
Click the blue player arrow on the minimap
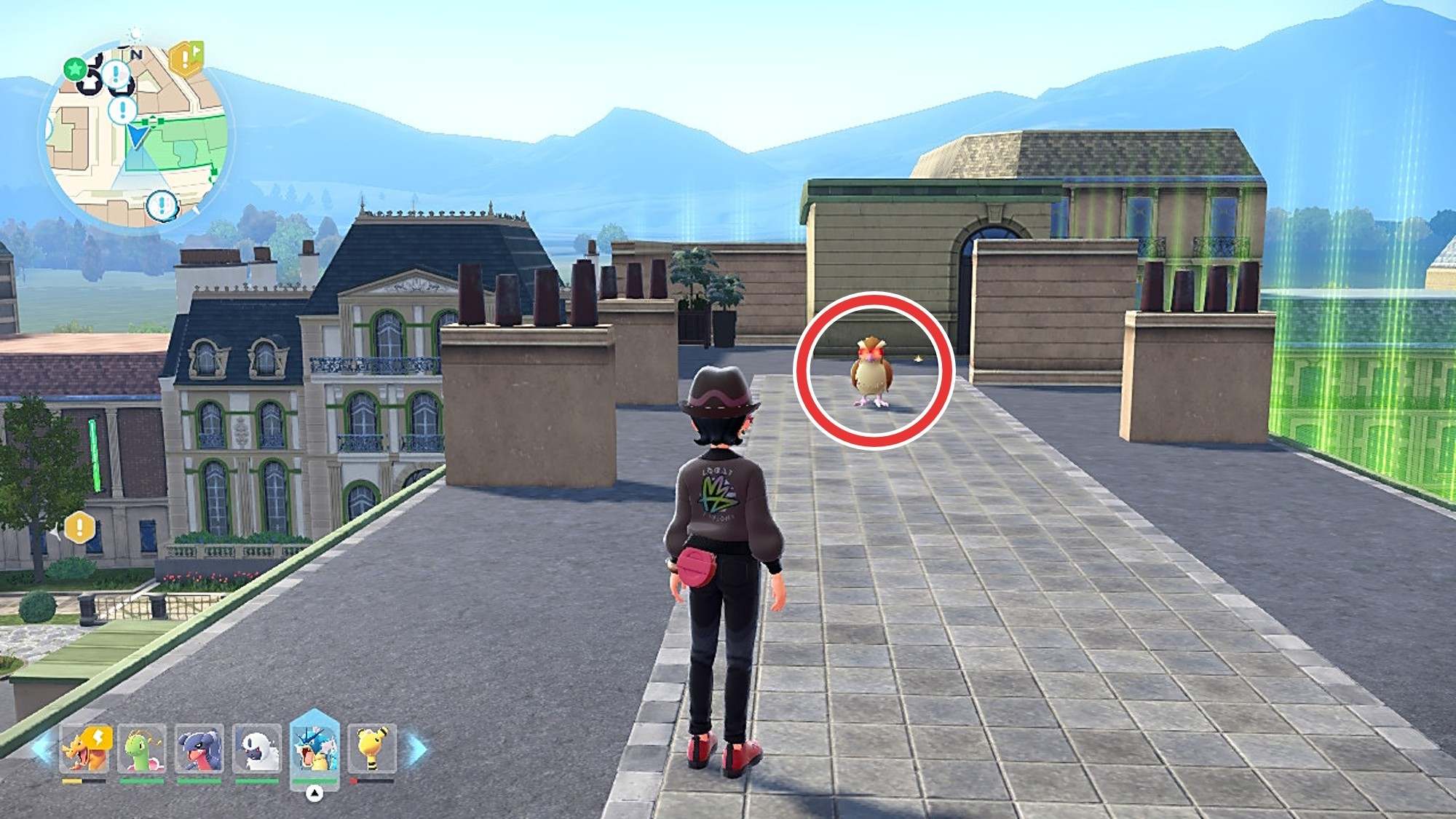click(137, 135)
